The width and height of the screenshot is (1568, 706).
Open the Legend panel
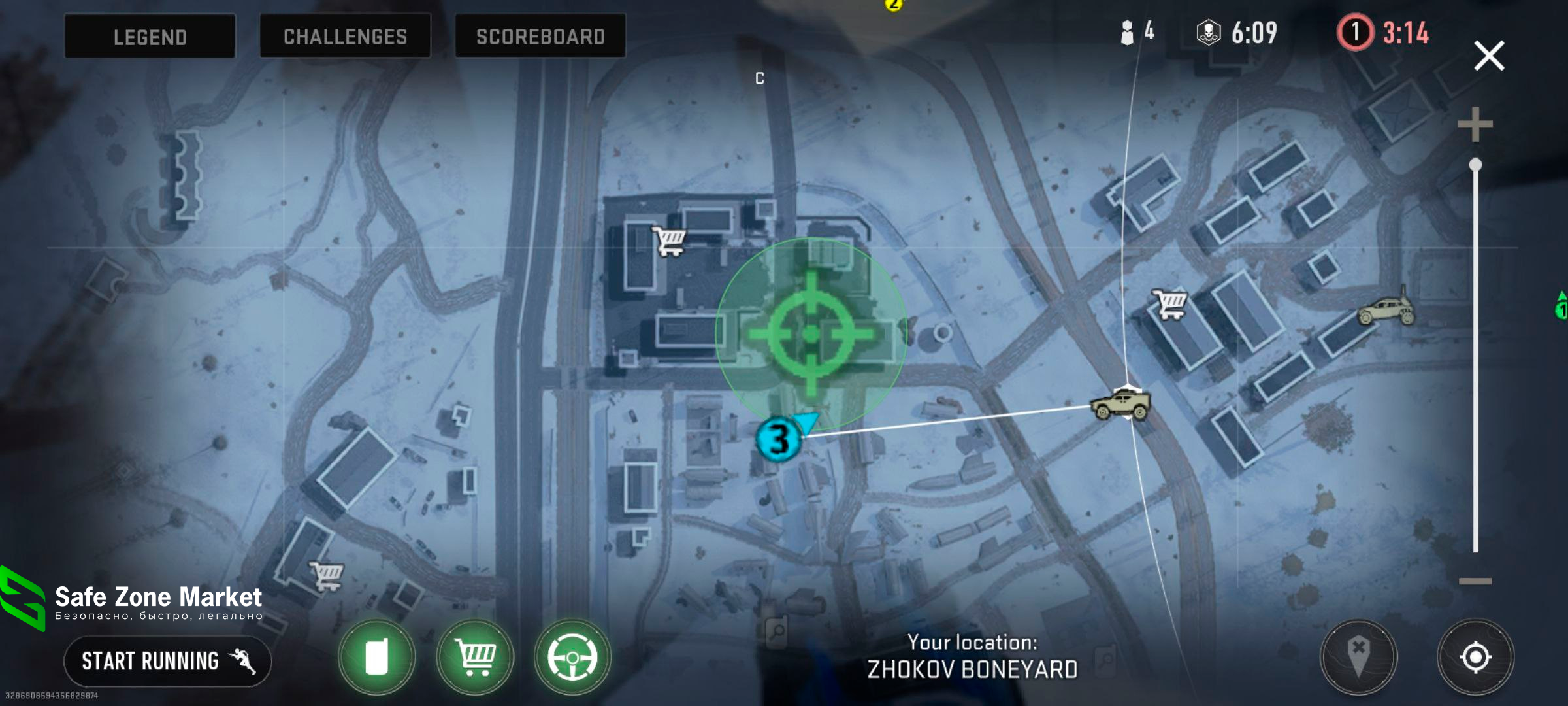click(150, 37)
